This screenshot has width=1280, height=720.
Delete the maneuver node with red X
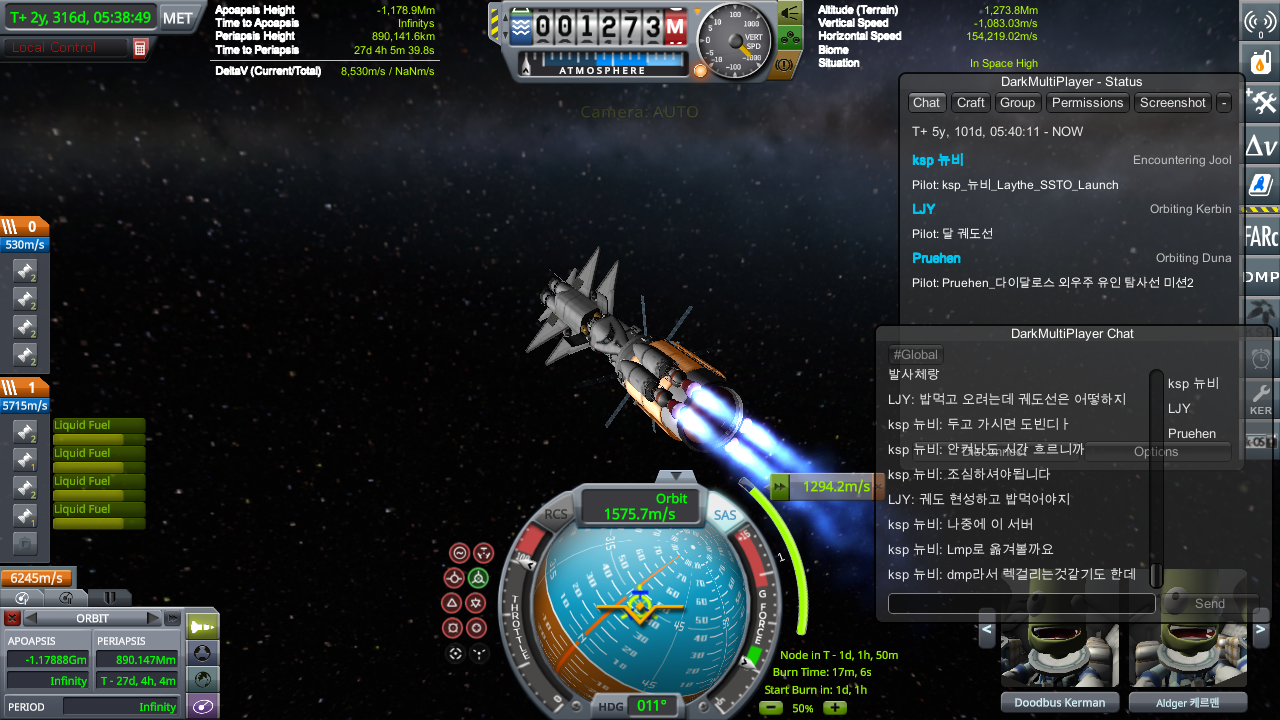[x=12, y=618]
